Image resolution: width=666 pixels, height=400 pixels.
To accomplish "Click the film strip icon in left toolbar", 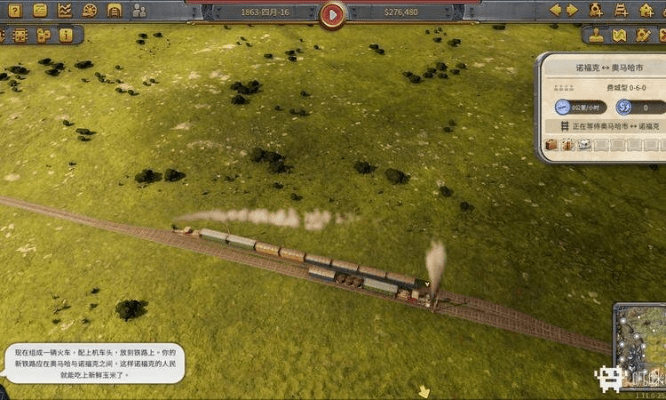I will click(20, 35).
